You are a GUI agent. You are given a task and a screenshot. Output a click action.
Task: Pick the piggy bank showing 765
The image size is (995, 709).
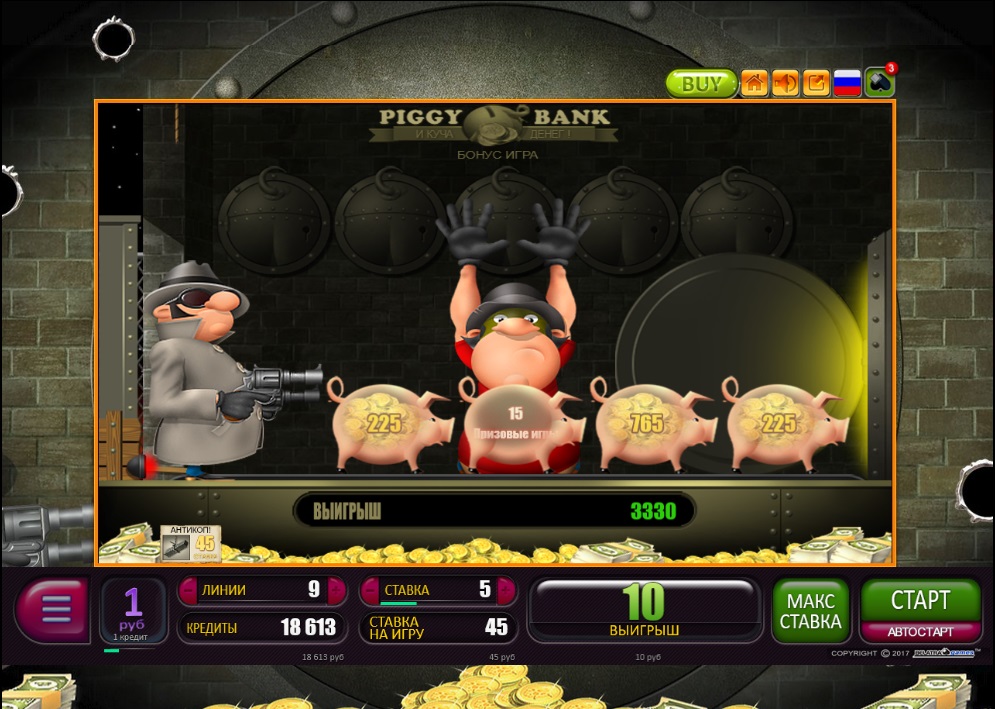(x=650, y=424)
